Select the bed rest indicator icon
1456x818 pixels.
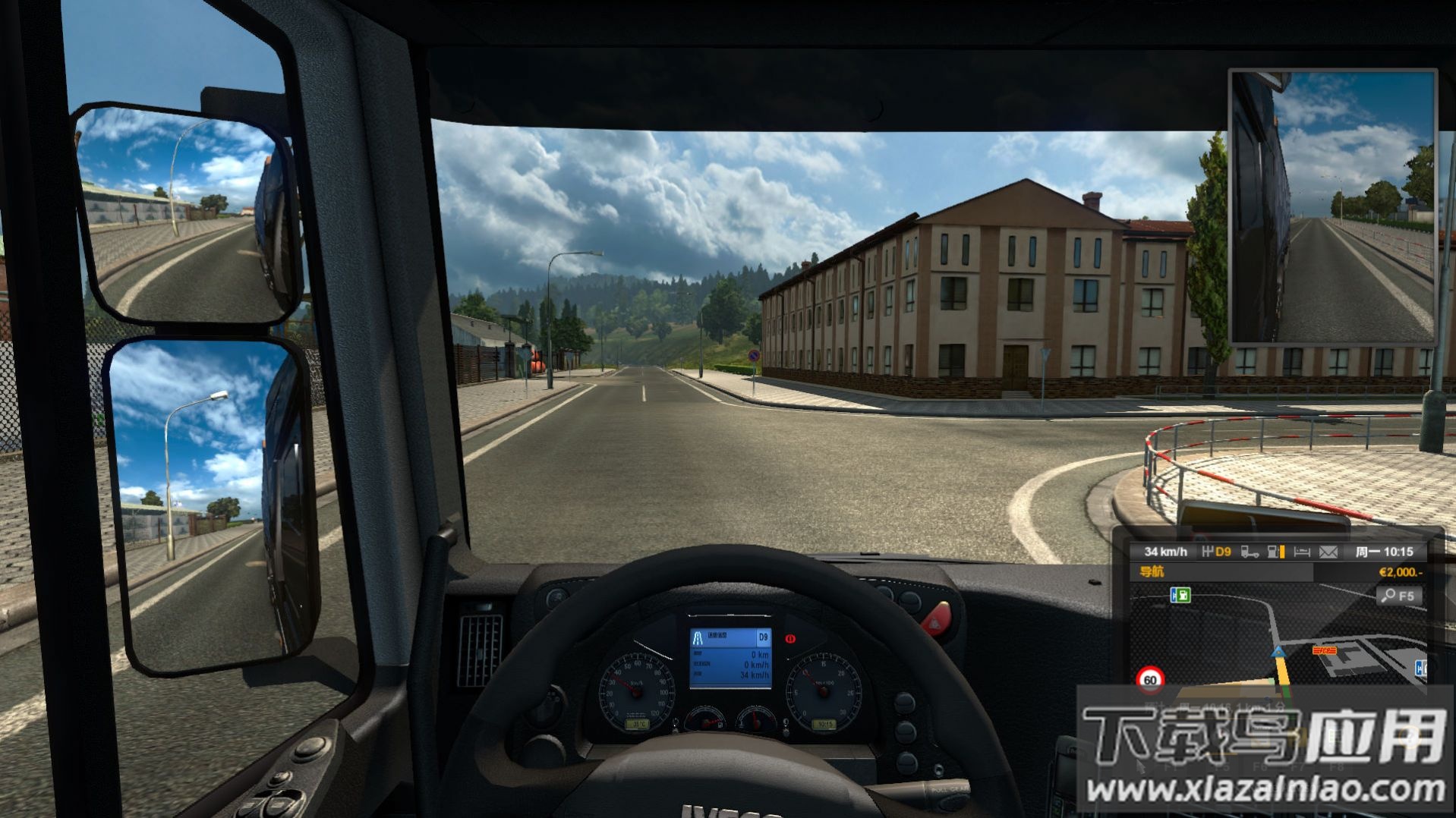point(1302,552)
